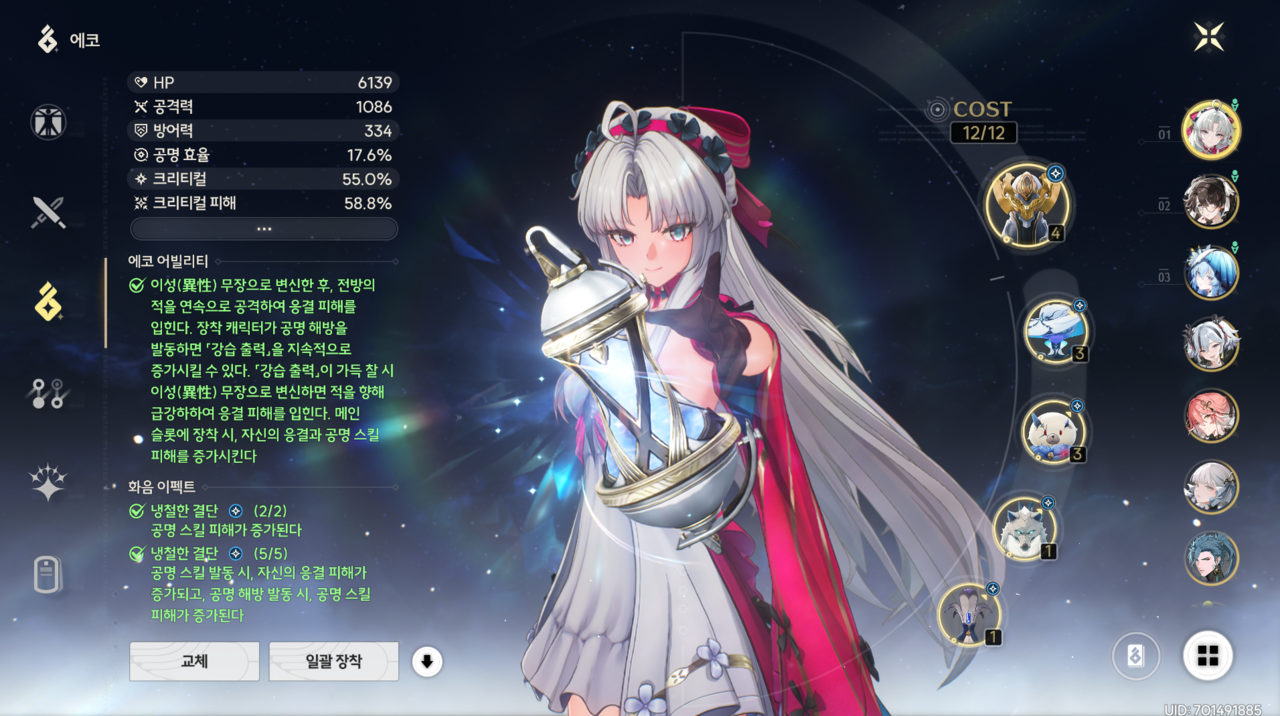Click the round down-arrow button
Viewport: 1280px width, 716px height.
[x=427, y=661]
